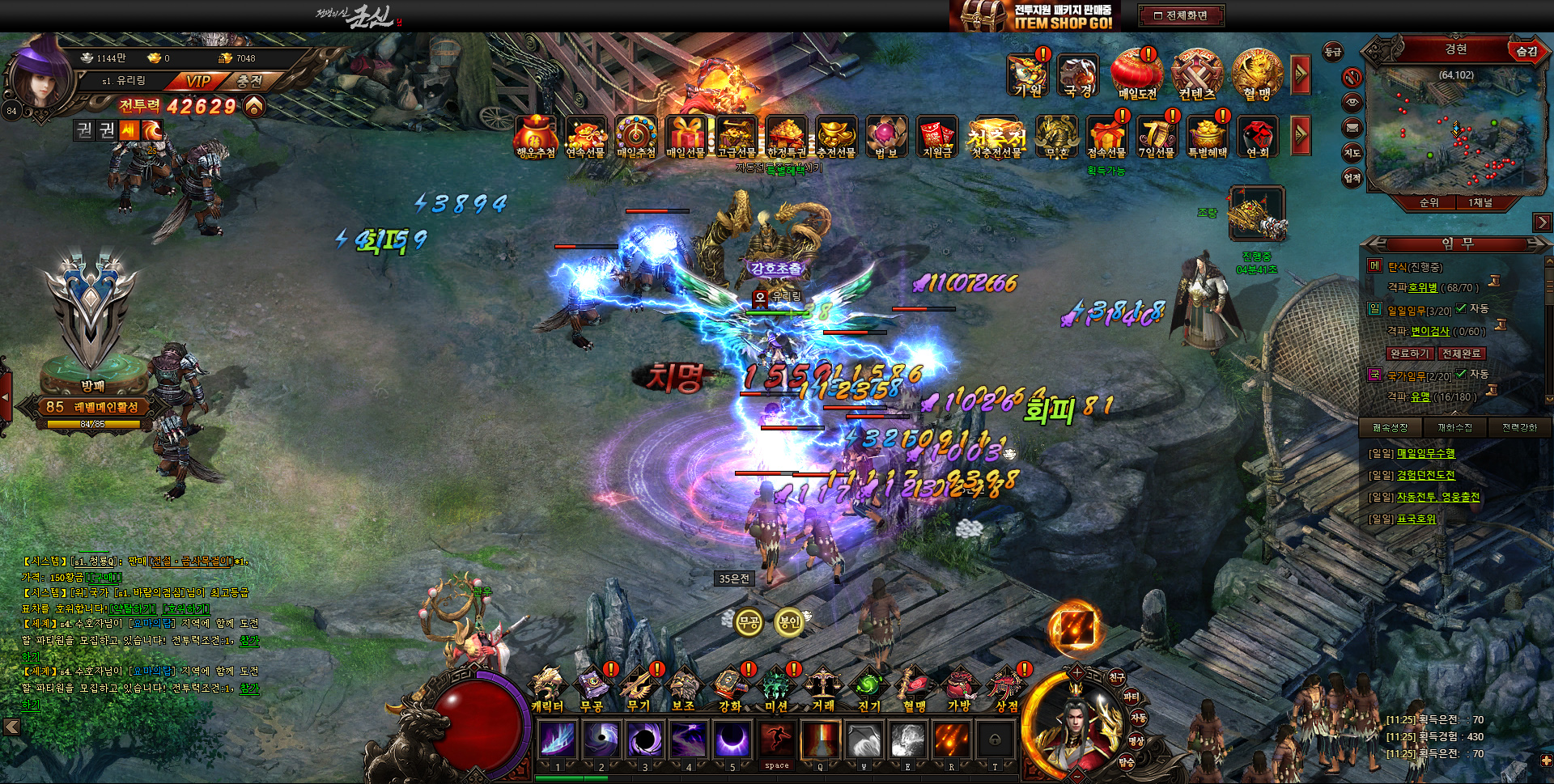
Task: Click the 매일도전 red lantern icon
Action: [x=1137, y=74]
